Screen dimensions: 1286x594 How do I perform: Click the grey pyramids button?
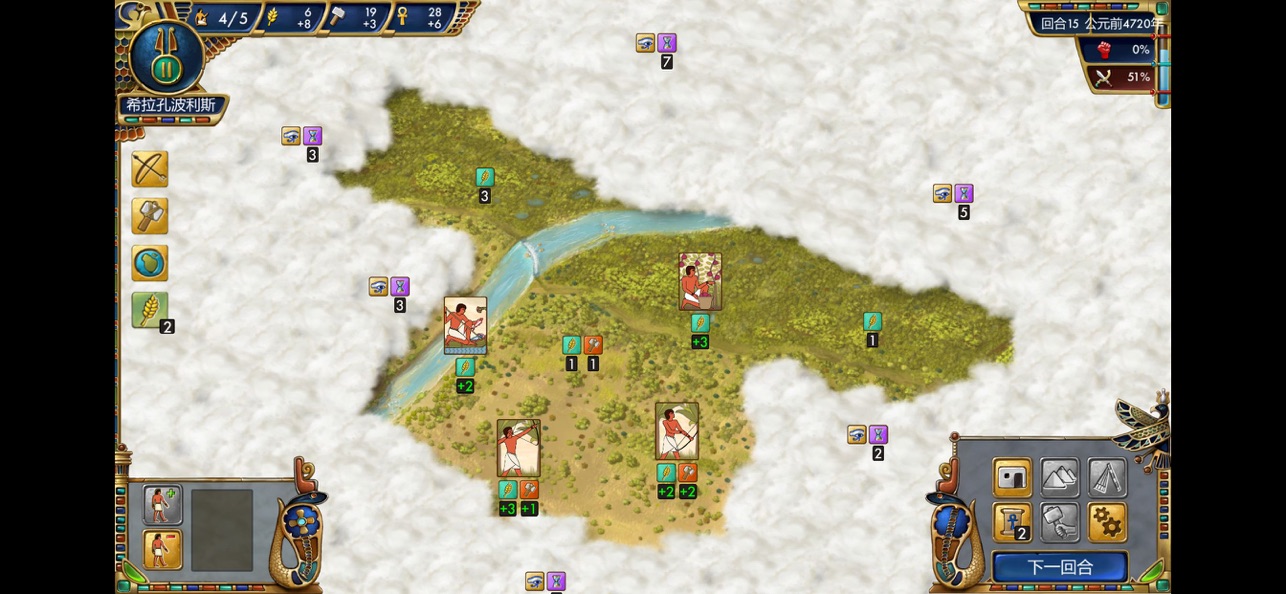click(x=1060, y=478)
